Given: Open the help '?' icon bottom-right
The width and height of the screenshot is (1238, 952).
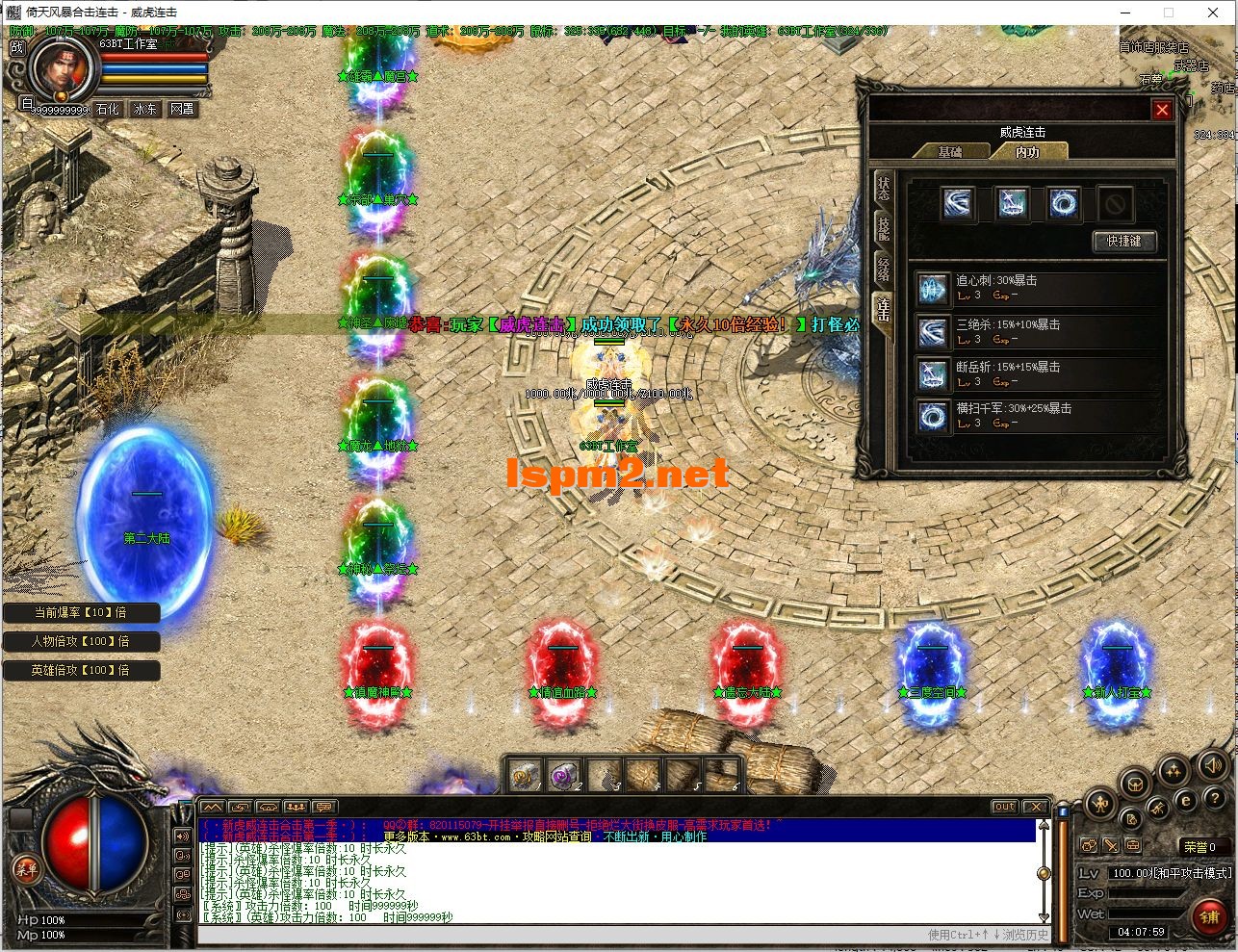Looking at the screenshot, I should click(x=1216, y=798).
